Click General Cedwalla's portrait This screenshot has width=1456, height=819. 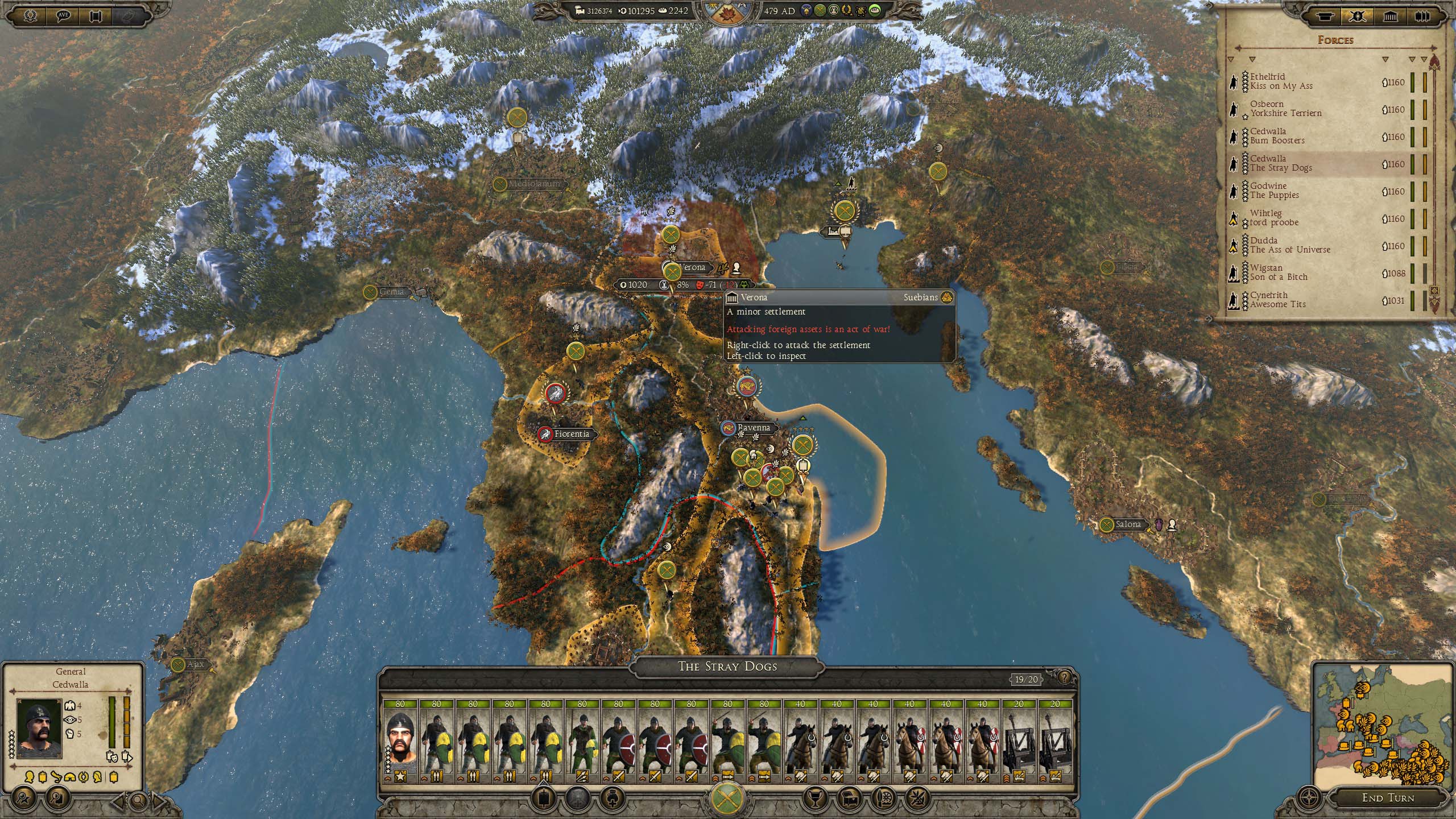pyautogui.click(x=39, y=728)
